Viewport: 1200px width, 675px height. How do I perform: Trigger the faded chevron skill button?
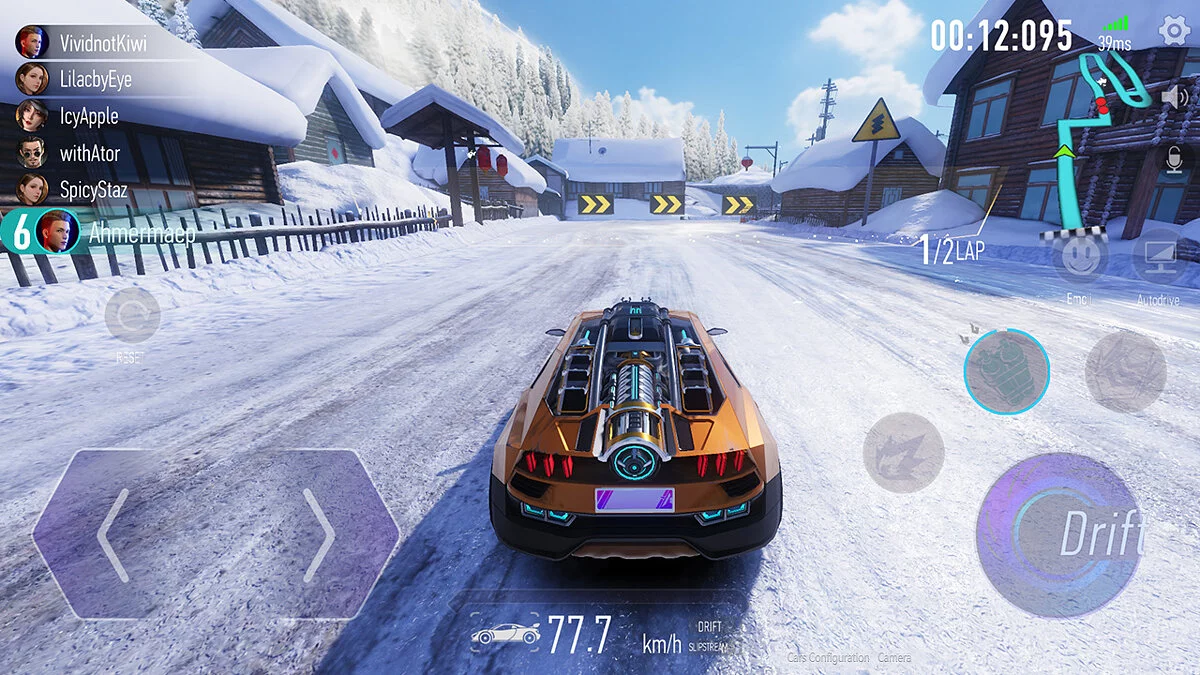(x=1125, y=372)
